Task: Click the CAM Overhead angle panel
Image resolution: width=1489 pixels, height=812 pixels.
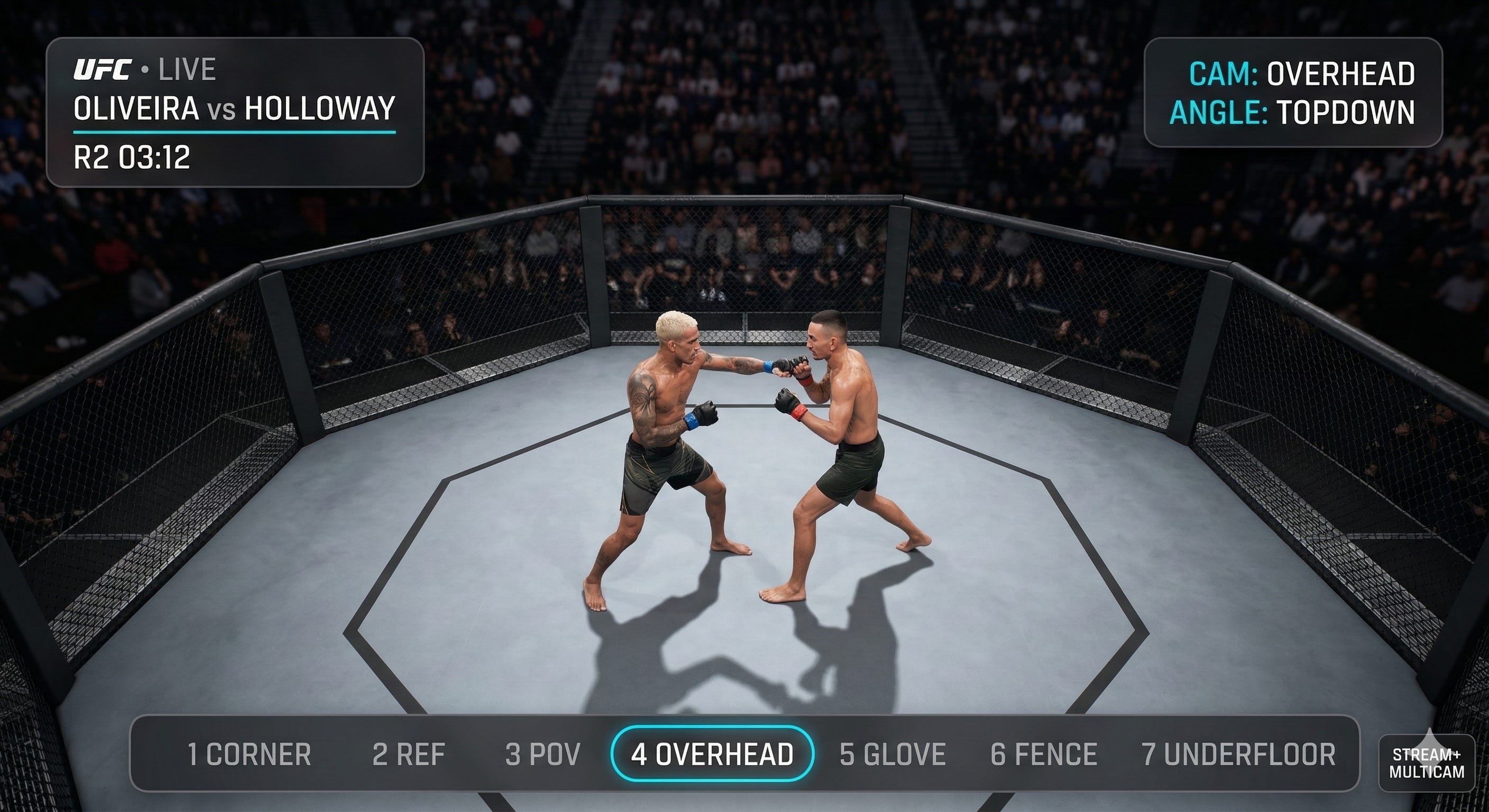Action: (1293, 93)
